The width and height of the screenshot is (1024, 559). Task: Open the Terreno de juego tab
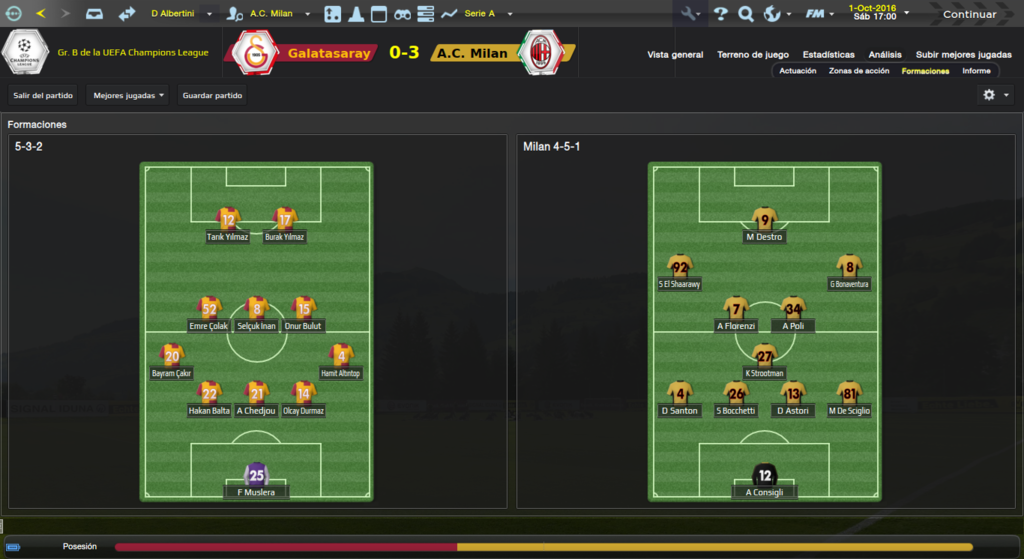[x=753, y=54]
